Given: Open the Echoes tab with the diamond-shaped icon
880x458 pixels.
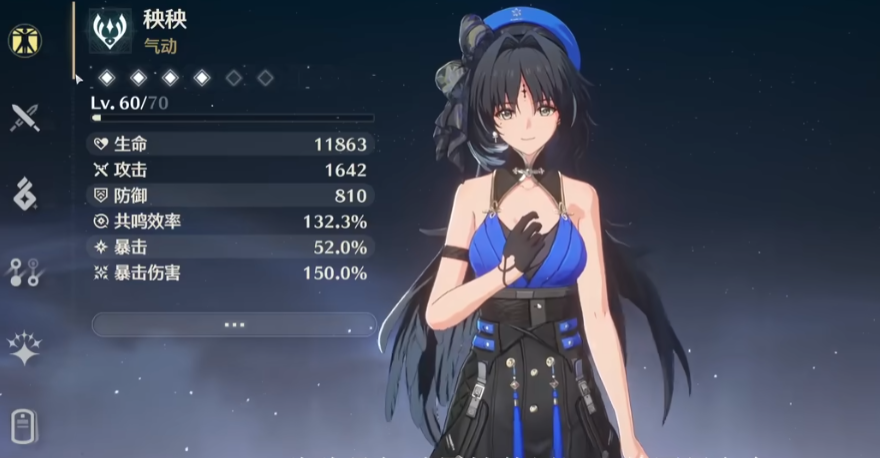Looking at the screenshot, I should coord(24,193).
